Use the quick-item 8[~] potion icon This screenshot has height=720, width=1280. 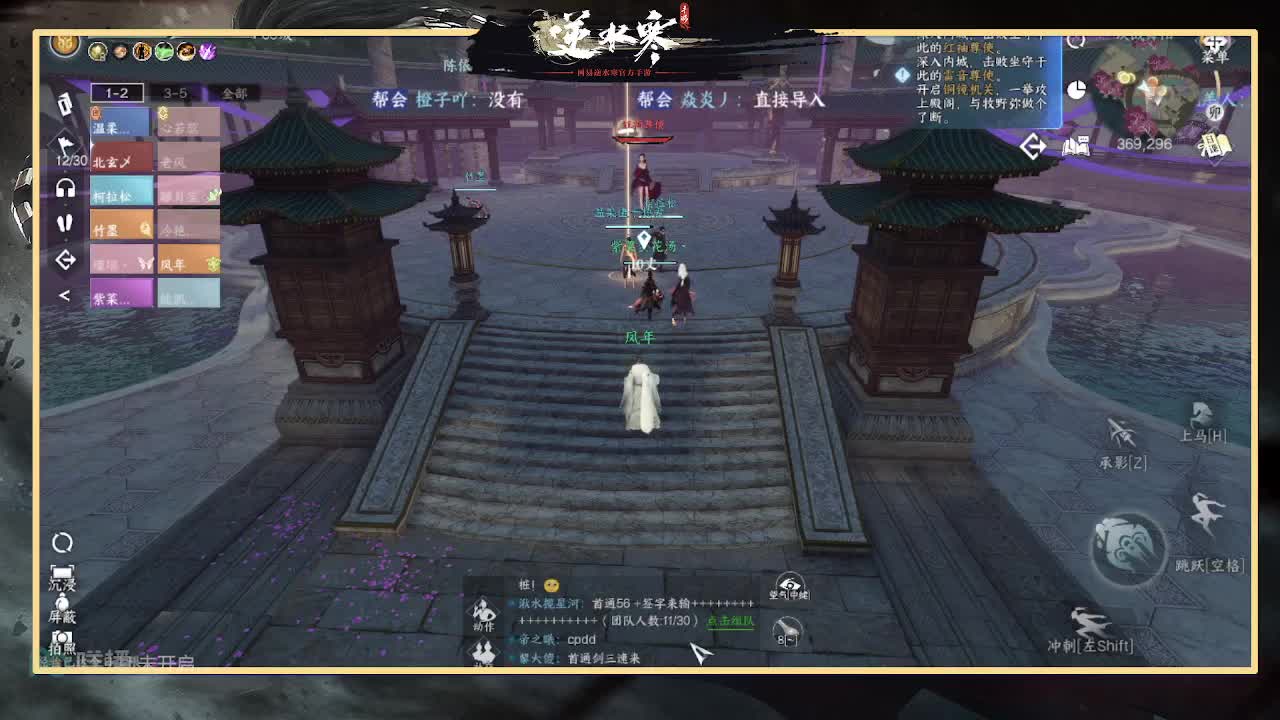(786, 634)
